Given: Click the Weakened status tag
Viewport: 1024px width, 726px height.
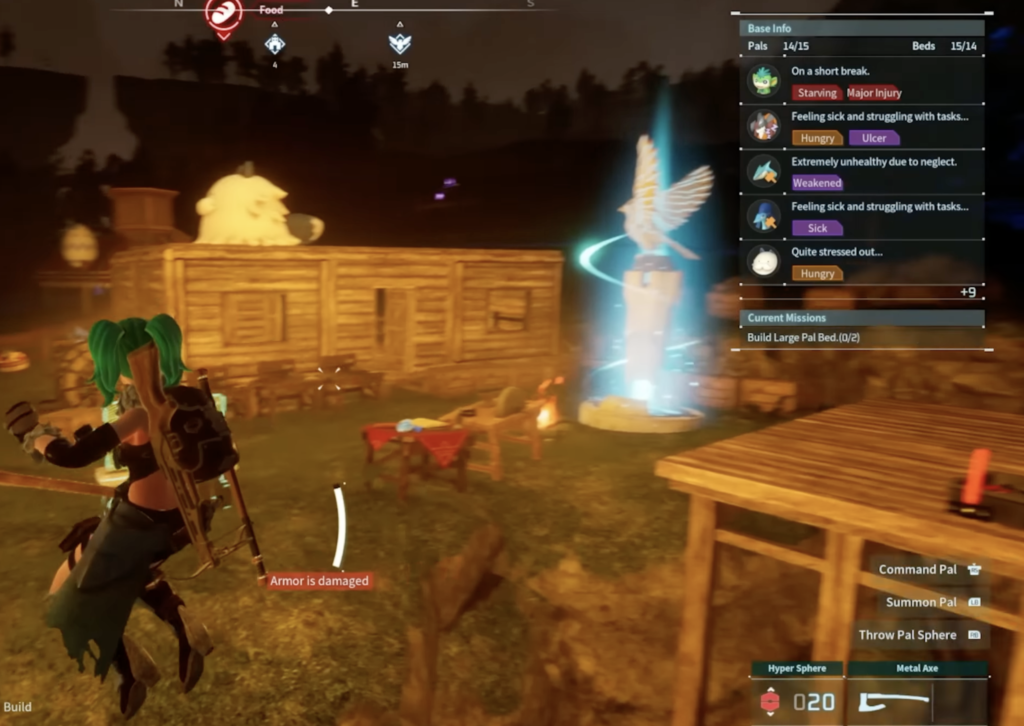Looking at the screenshot, I should (x=817, y=183).
